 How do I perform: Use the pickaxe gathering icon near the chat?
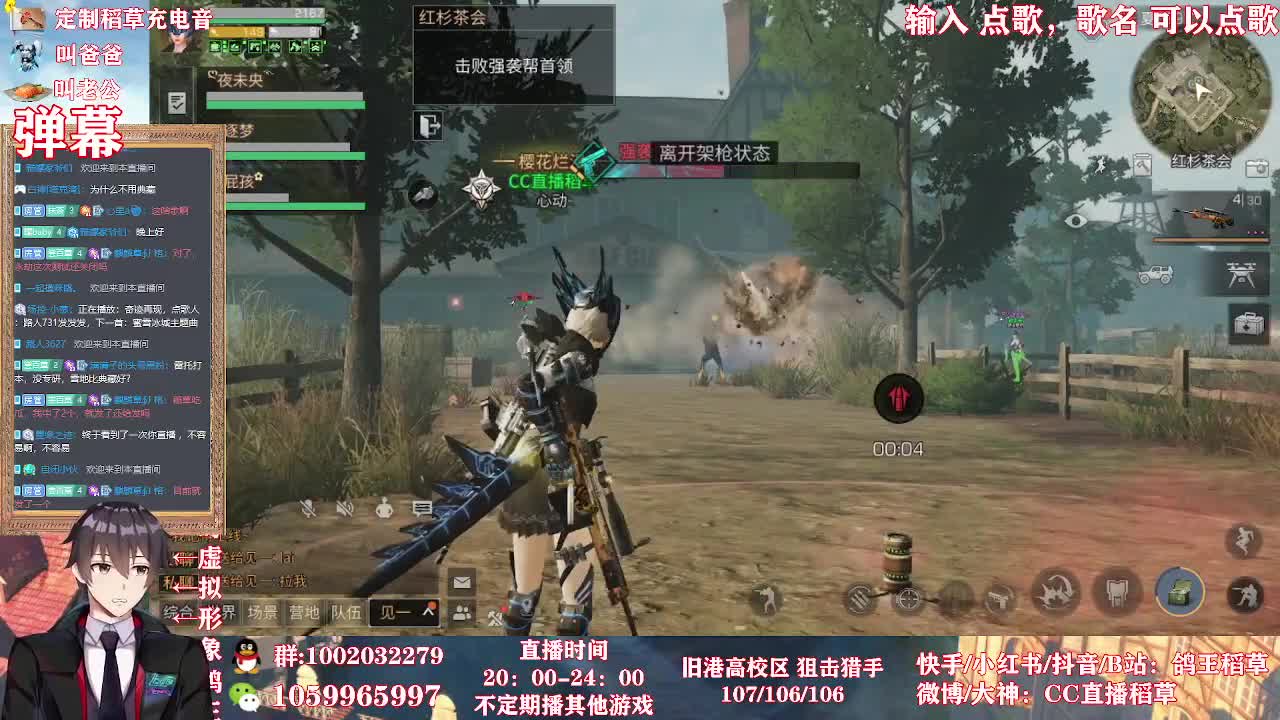coord(494,615)
